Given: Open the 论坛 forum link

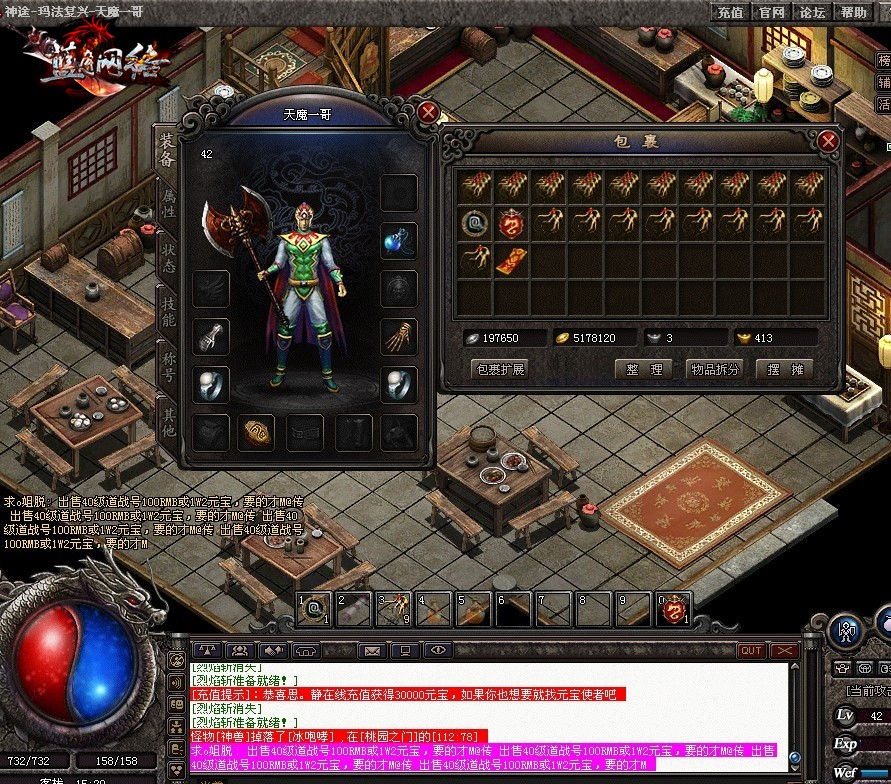Looking at the screenshot, I should pos(812,12).
